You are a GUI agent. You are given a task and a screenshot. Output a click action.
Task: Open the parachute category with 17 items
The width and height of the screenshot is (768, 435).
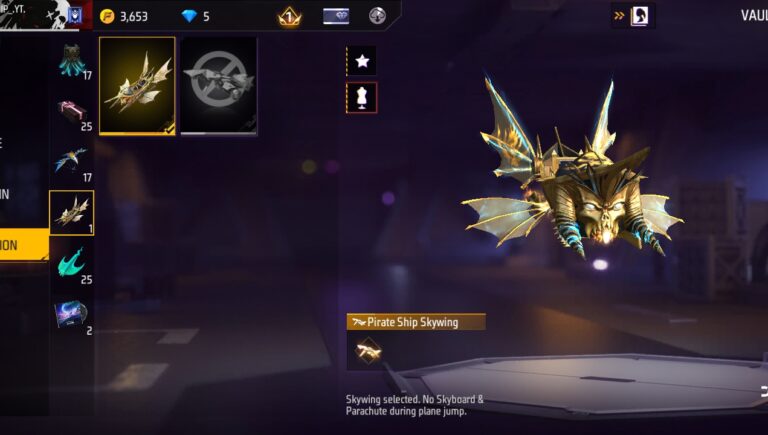click(x=72, y=62)
